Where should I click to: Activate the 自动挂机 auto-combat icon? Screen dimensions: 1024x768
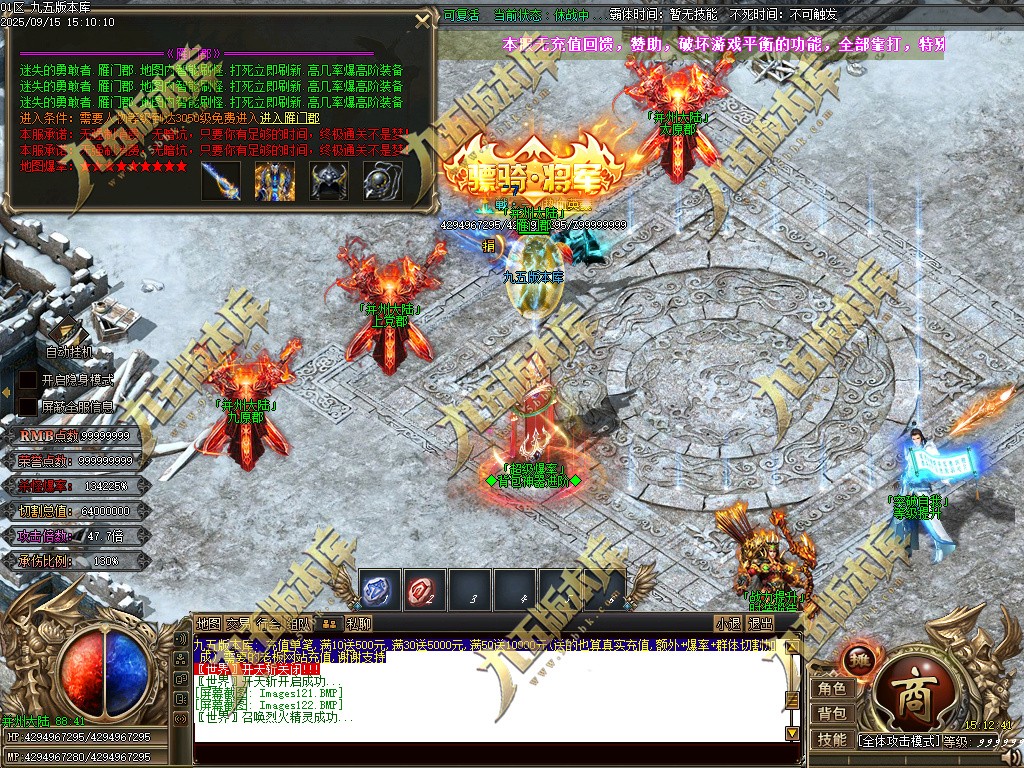click(68, 330)
